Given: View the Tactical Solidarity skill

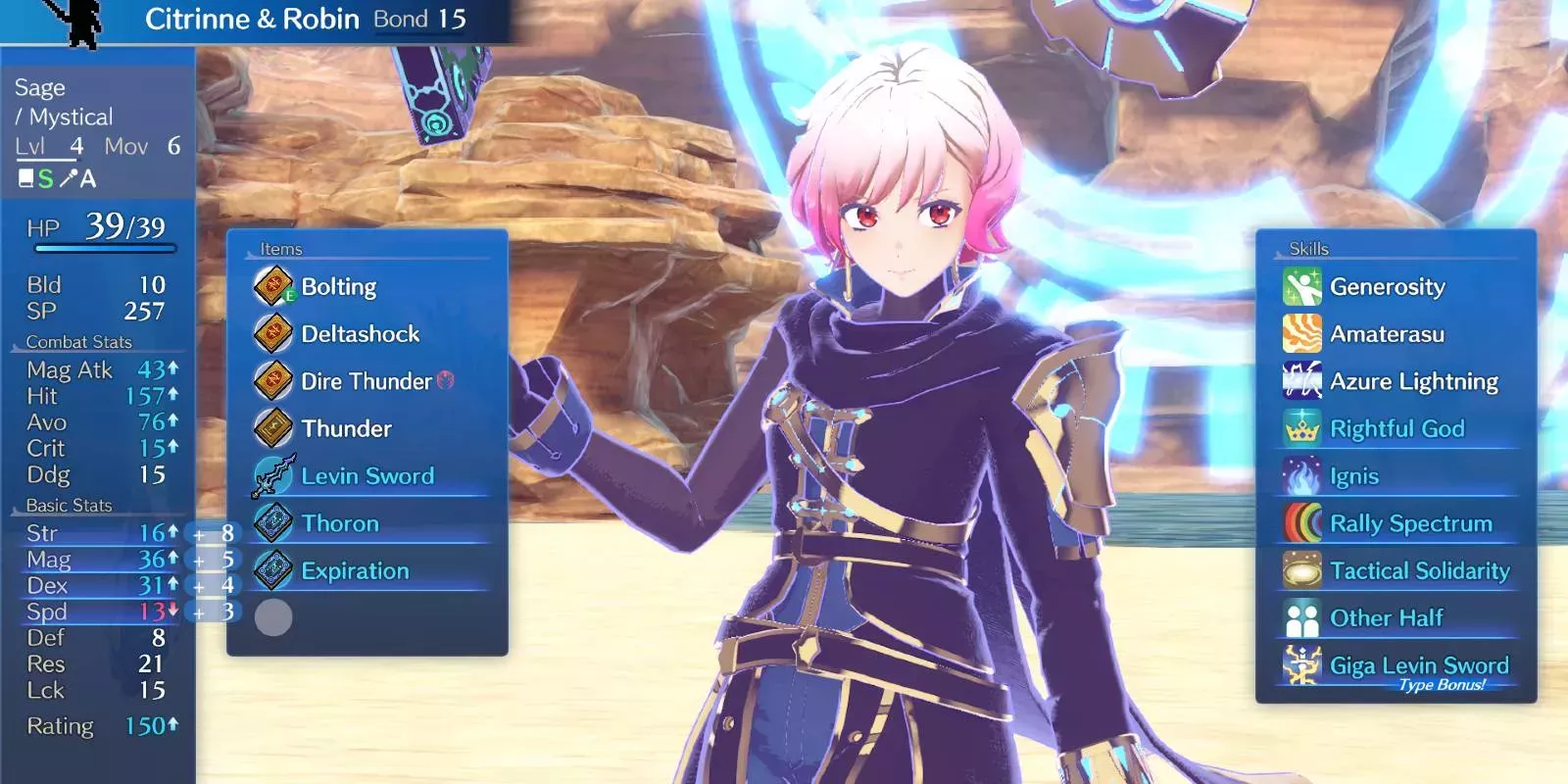Looking at the screenshot, I should pos(1419,570).
